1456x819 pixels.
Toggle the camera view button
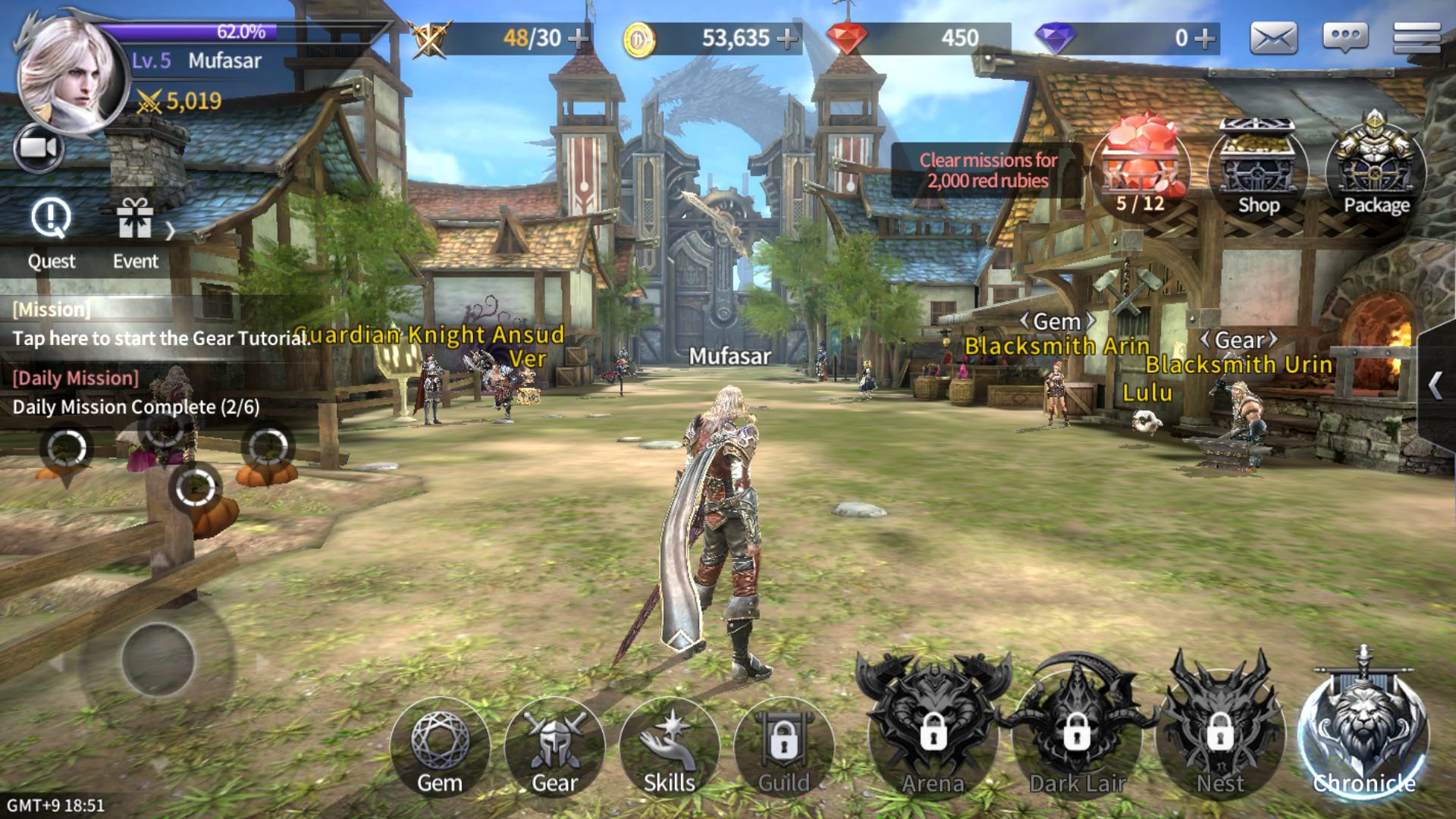(38, 148)
